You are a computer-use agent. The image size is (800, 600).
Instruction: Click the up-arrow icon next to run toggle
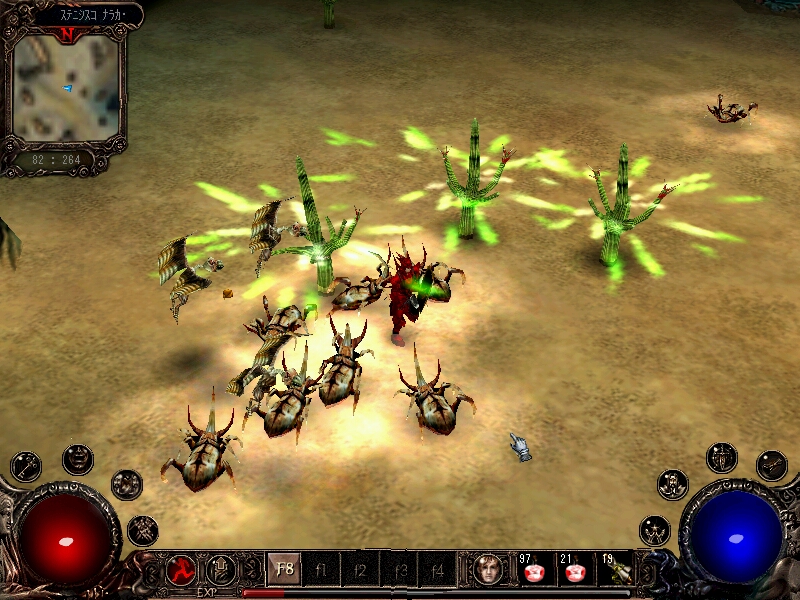click(220, 570)
